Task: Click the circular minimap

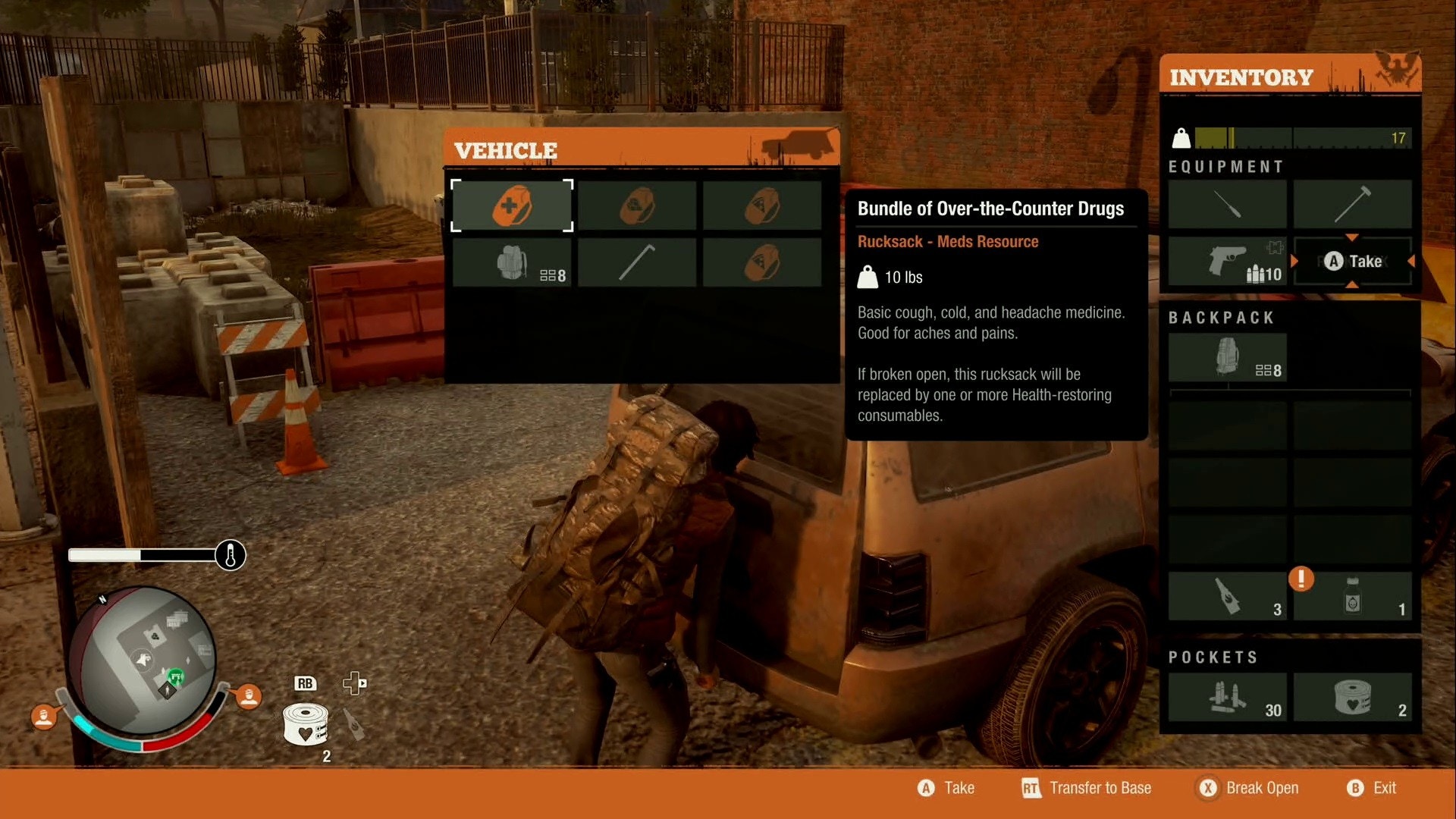Action: point(143,660)
